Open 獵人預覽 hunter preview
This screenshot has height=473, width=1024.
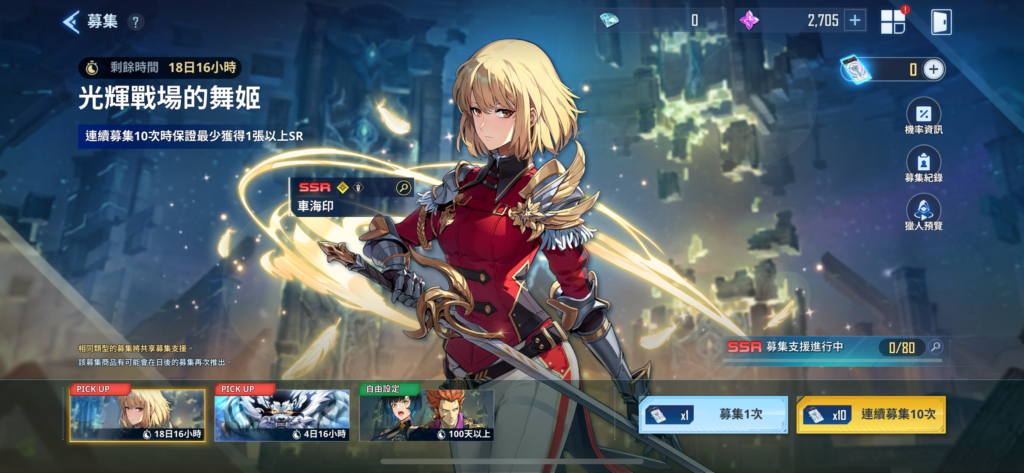[923, 214]
